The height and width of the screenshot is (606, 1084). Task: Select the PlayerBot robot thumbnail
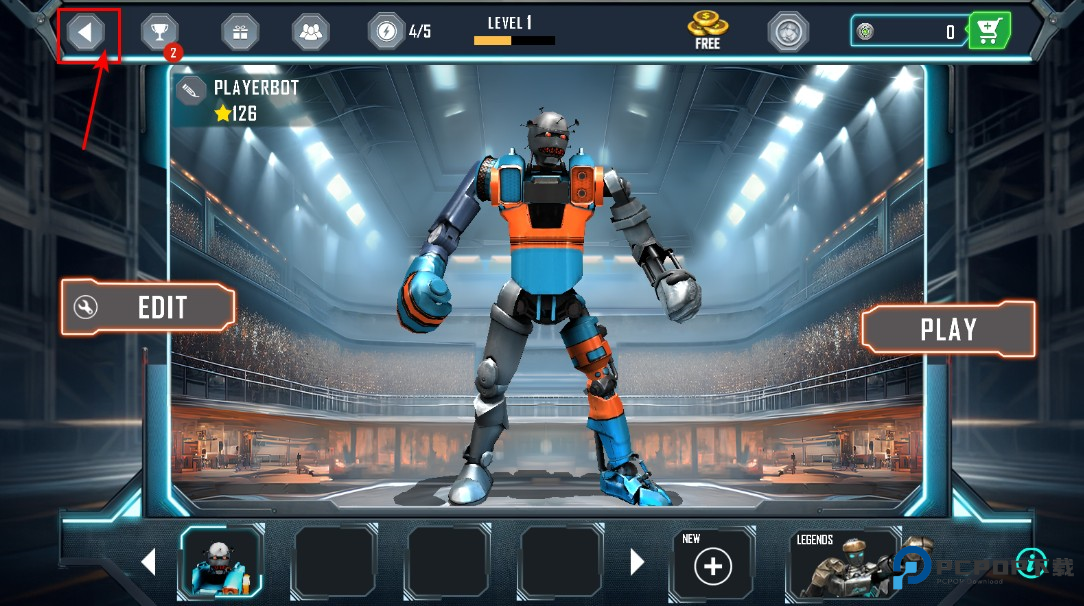click(221, 563)
